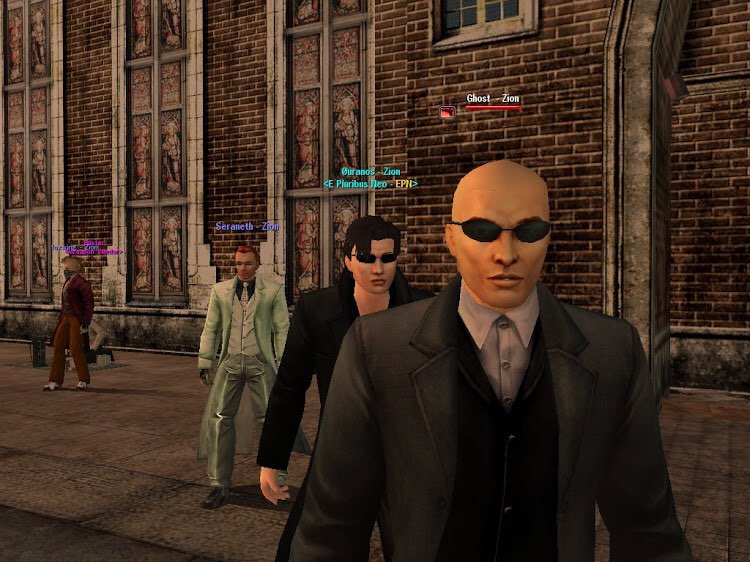Select the Ouranos - Zion player nameplate
Image resolution: width=750 pixels, height=562 pixels.
[x=371, y=172]
